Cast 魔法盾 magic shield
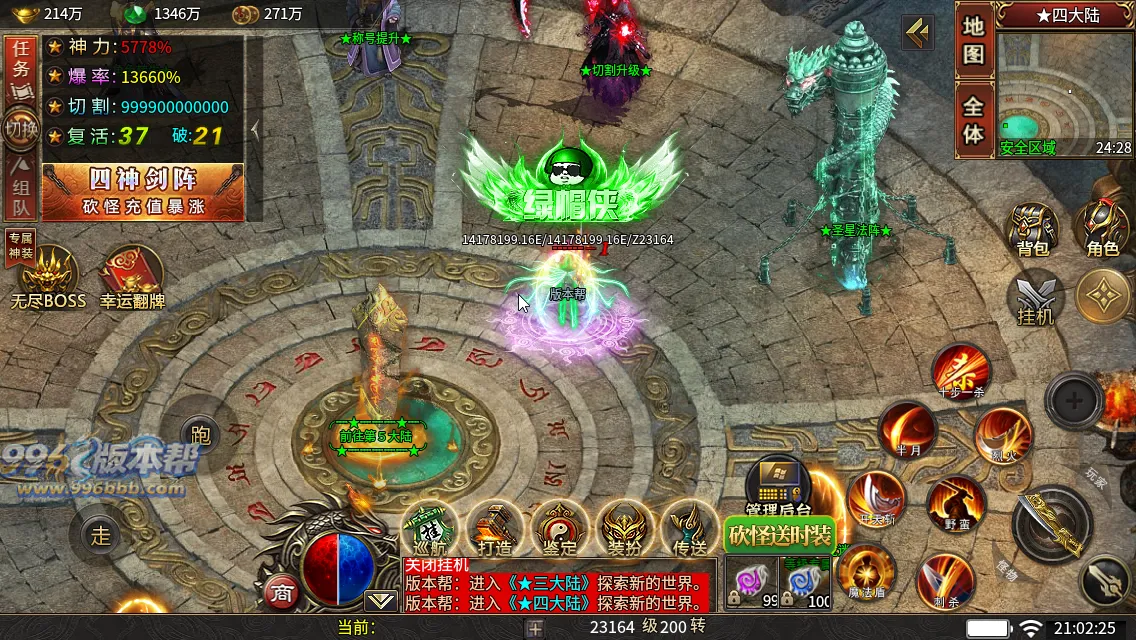Screen dimensions: 1136x640 click(865, 571)
